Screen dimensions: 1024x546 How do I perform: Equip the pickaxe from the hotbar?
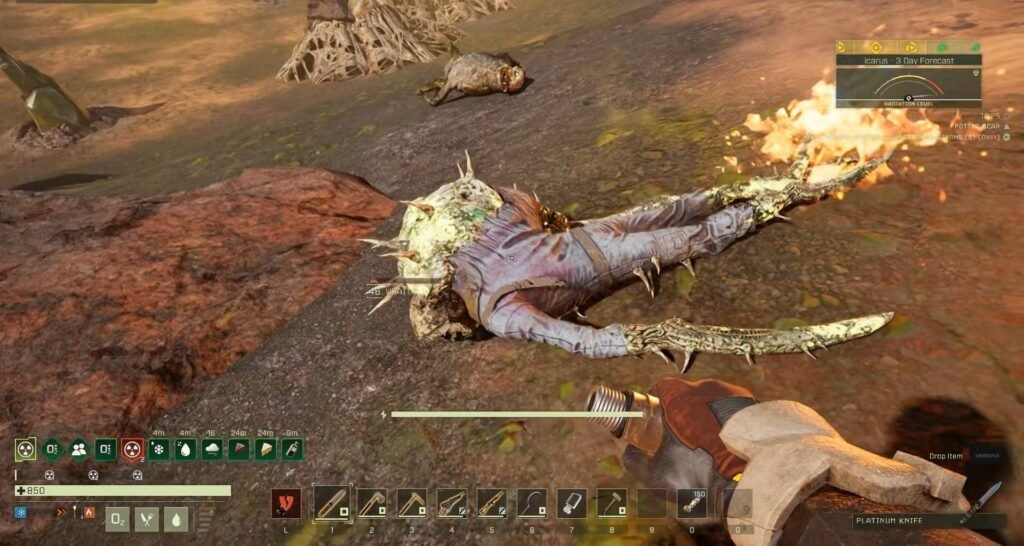[411, 503]
